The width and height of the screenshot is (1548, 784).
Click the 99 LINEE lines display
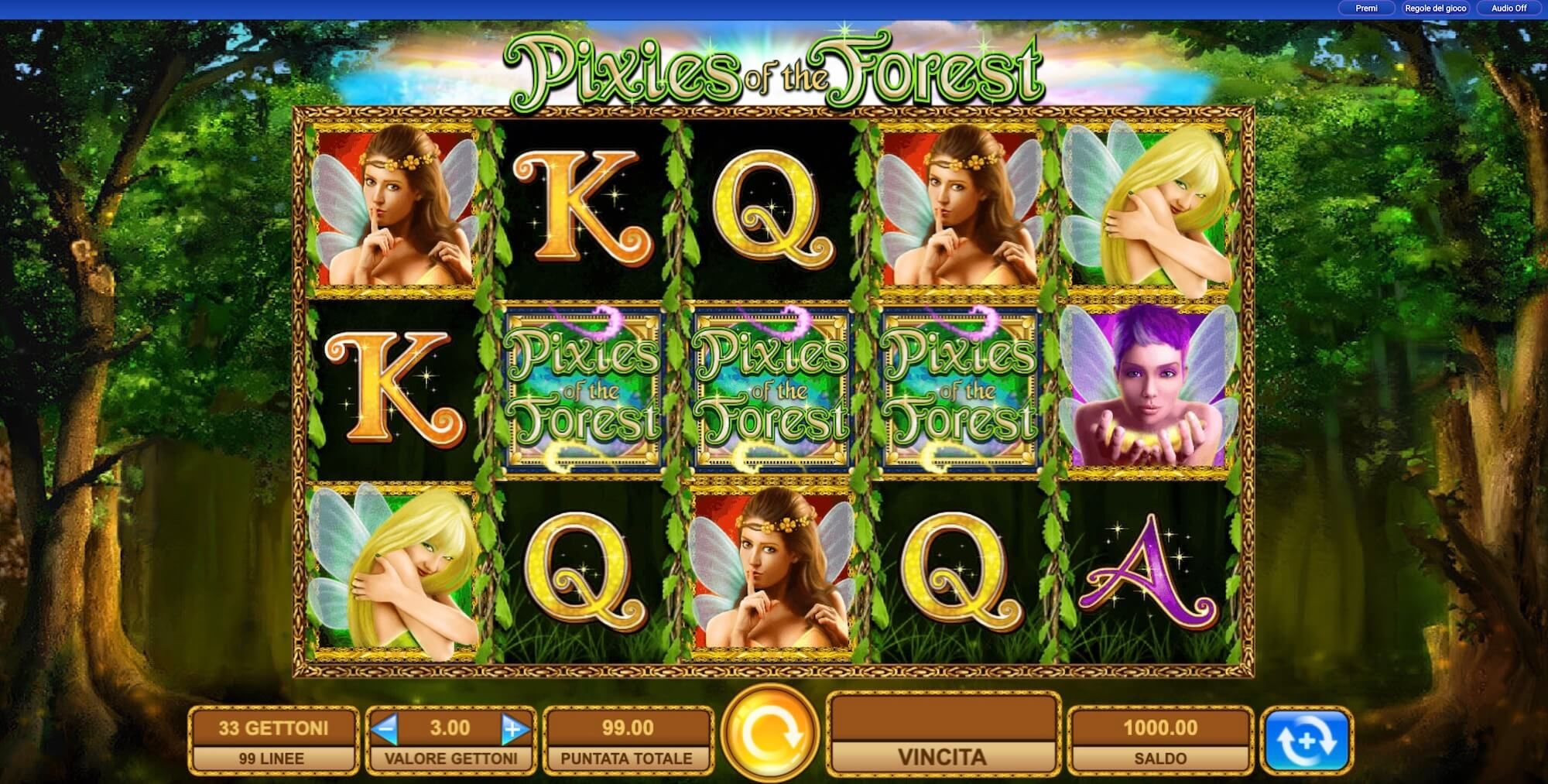[272, 758]
